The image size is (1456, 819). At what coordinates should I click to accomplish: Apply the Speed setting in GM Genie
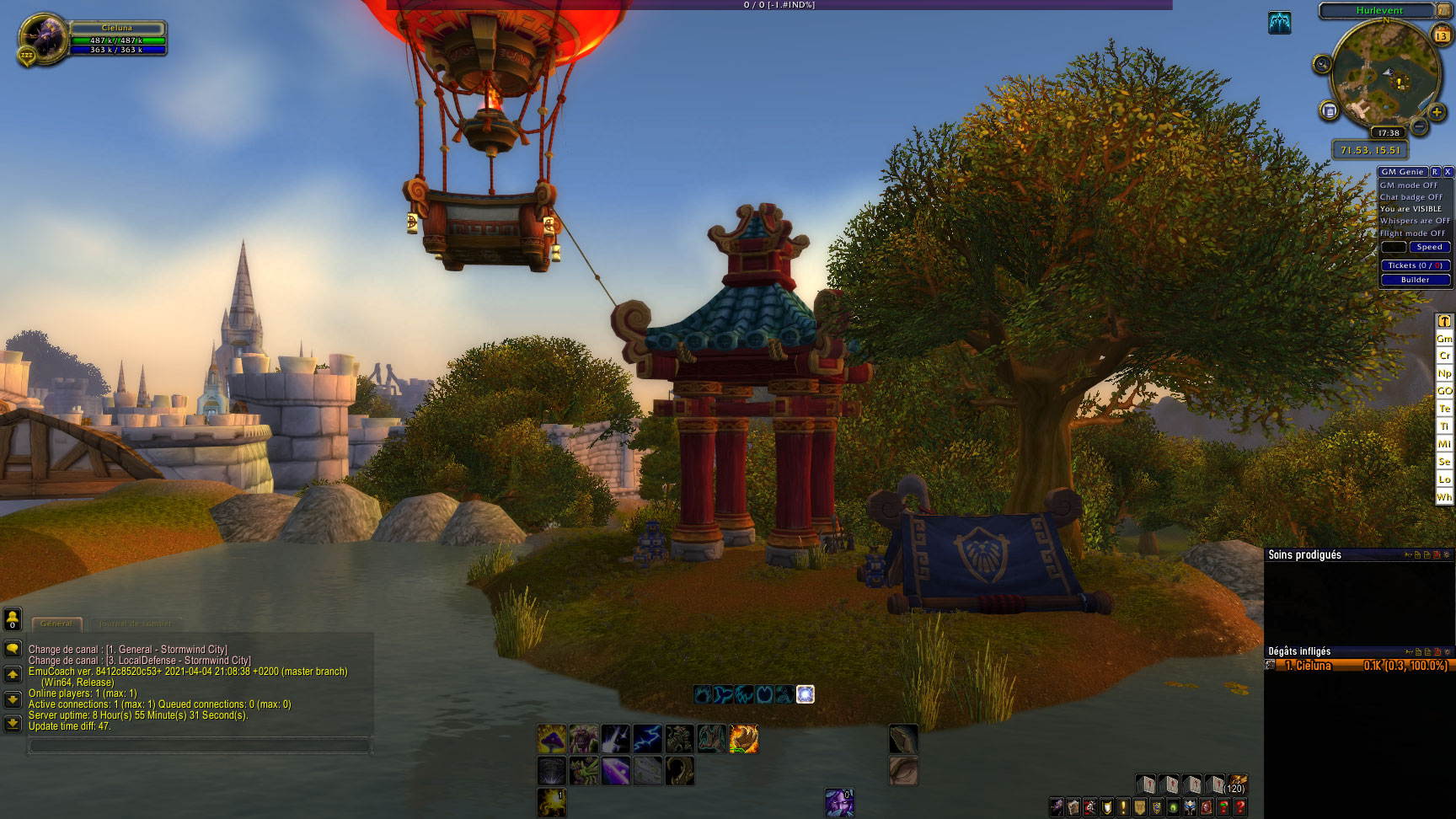point(1429,247)
